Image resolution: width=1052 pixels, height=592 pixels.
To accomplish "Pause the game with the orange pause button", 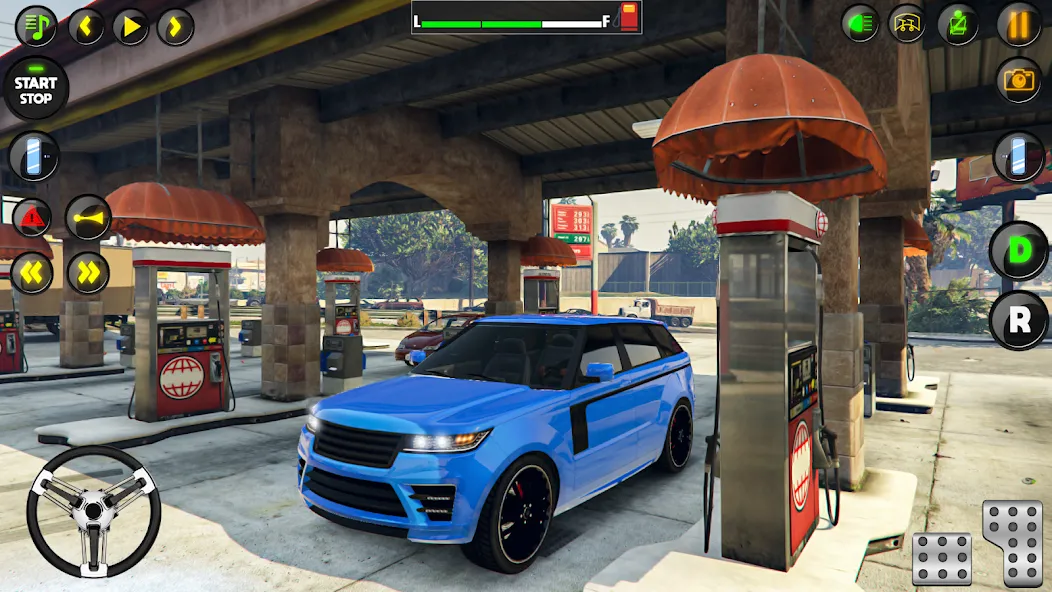I will (1019, 25).
